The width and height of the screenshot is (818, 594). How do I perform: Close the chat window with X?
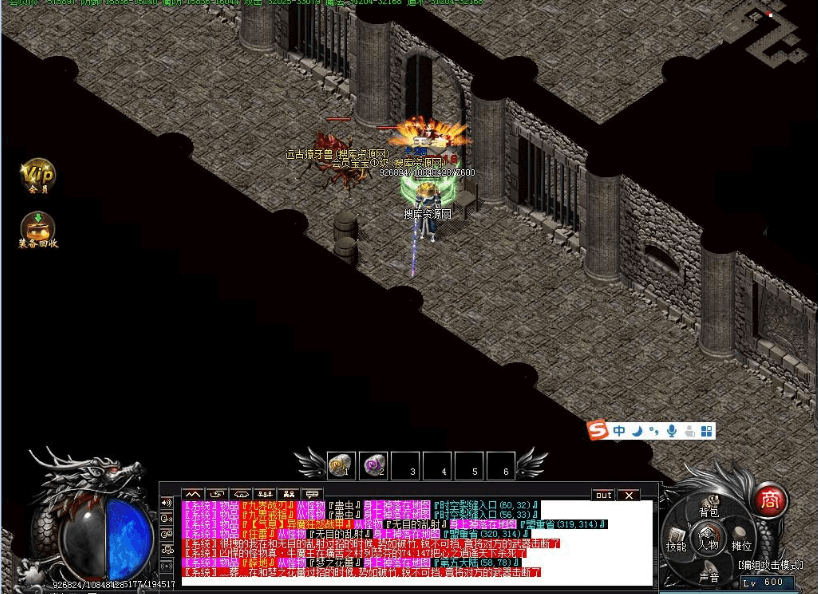tap(629, 494)
